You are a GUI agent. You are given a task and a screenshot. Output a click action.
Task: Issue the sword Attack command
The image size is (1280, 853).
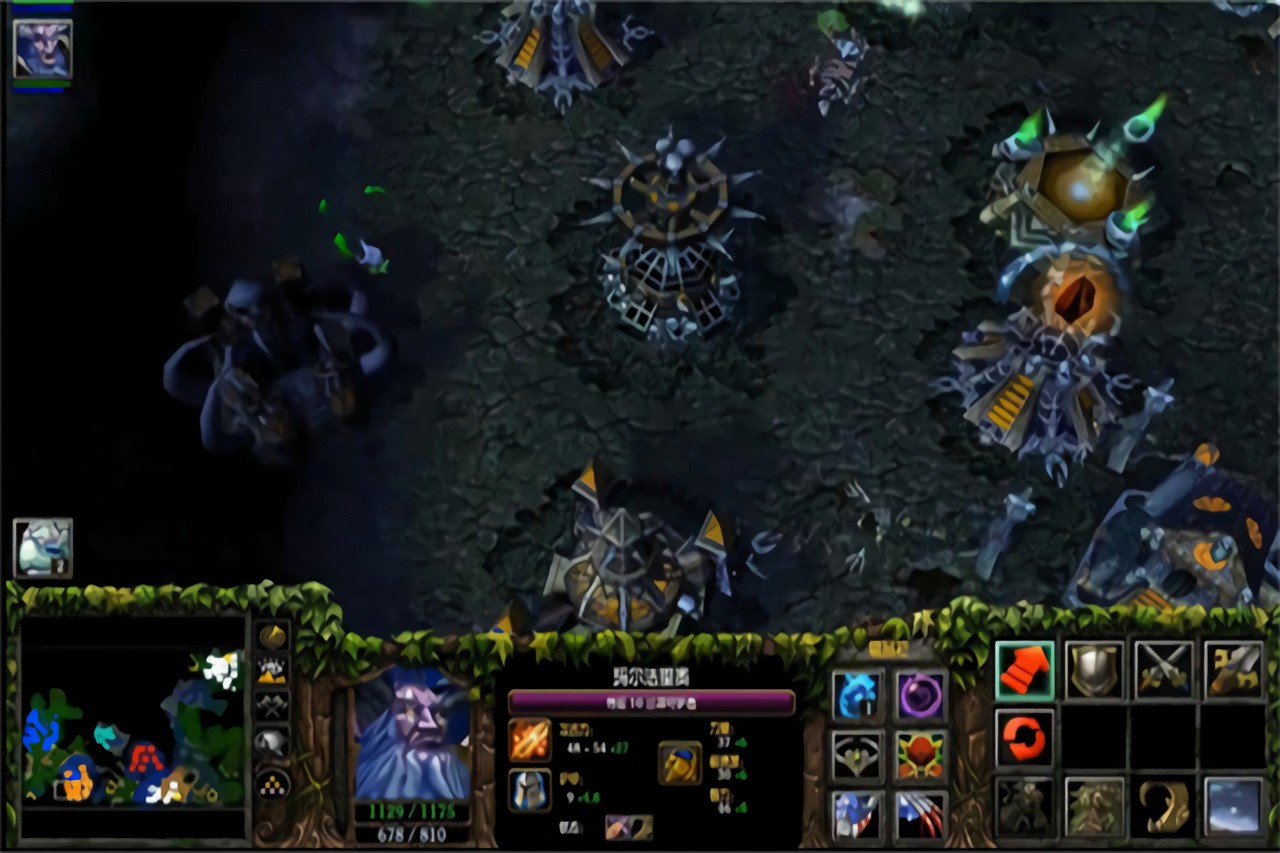click(1232, 670)
